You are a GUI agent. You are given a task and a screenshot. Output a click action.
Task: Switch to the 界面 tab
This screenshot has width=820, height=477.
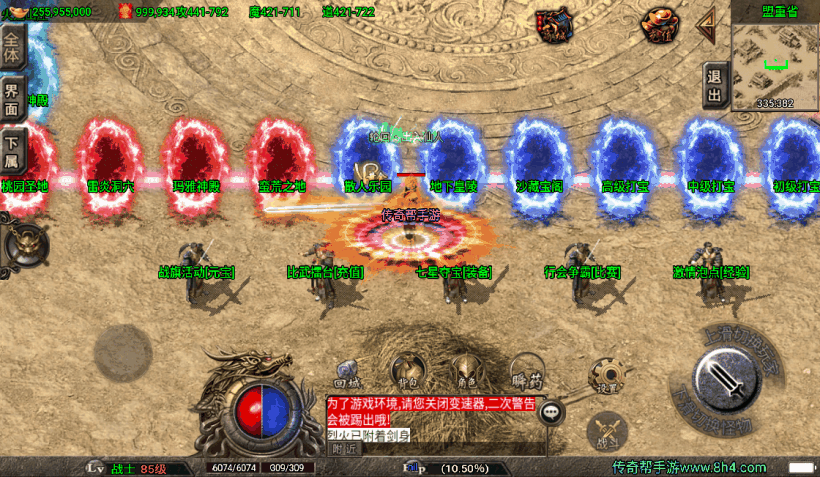(x=12, y=100)
